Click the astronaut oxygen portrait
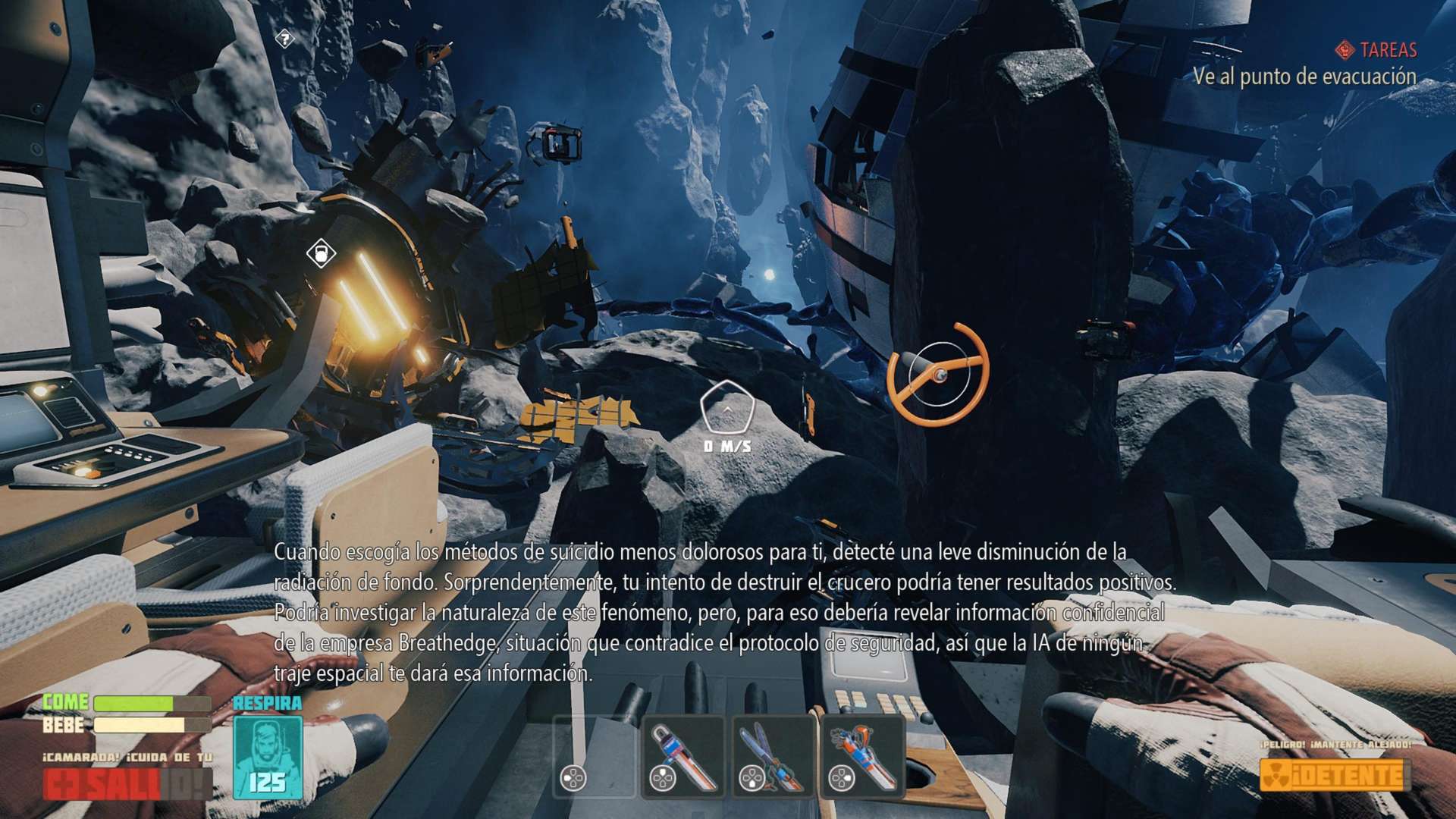This screenshot has height=819, width=1456. (267, 757)
